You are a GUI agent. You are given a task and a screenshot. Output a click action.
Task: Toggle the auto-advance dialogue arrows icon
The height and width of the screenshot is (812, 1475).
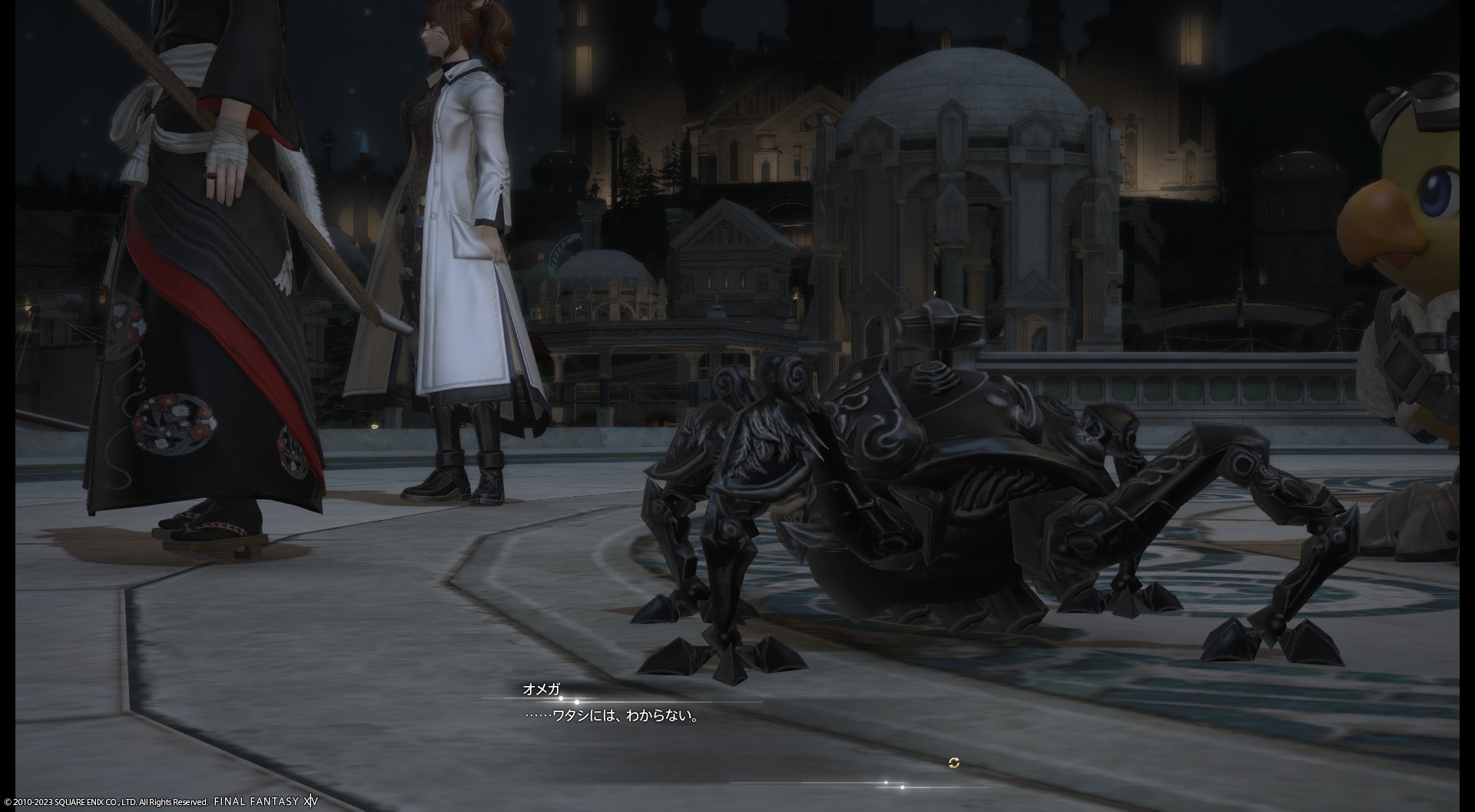coord(953,763)
